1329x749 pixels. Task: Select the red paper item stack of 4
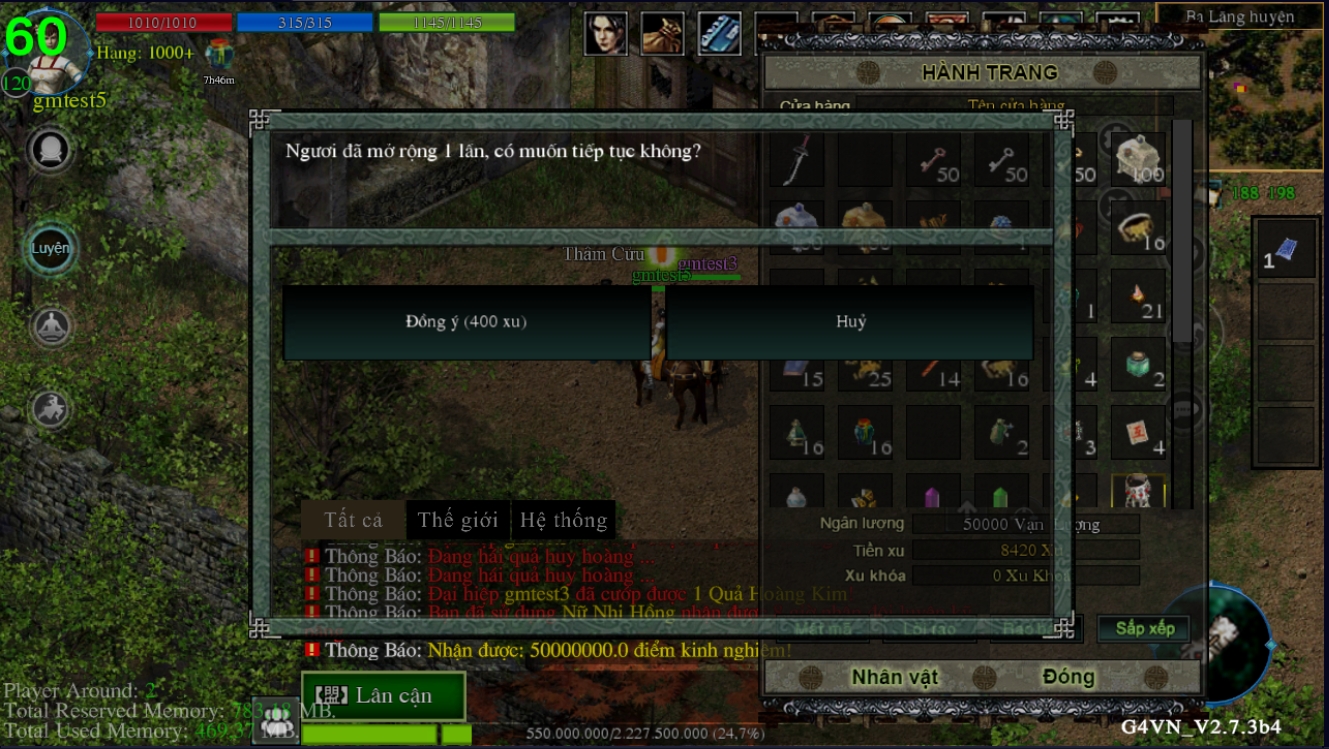[1138, 433]
